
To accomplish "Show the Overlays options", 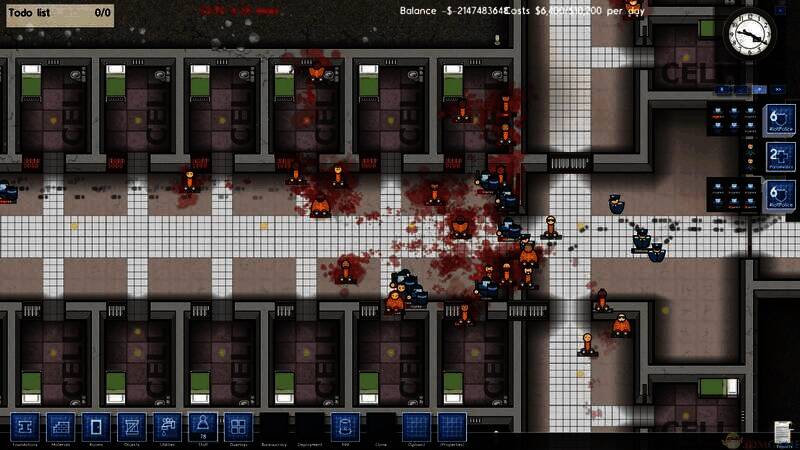I will [237, 427].
